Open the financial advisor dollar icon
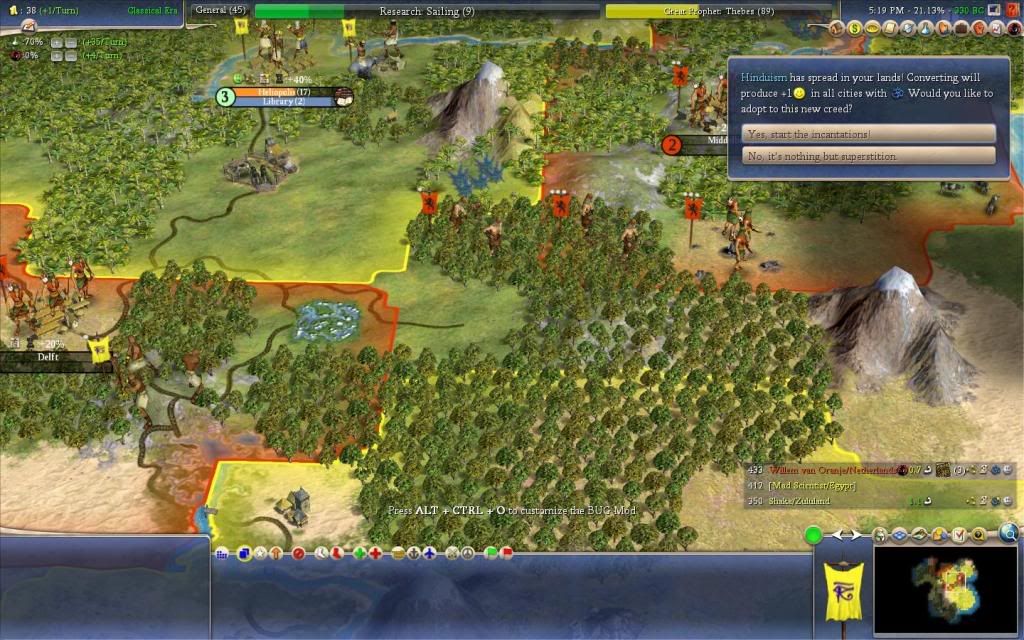The image size is (1024, 640). click(855, 27)
